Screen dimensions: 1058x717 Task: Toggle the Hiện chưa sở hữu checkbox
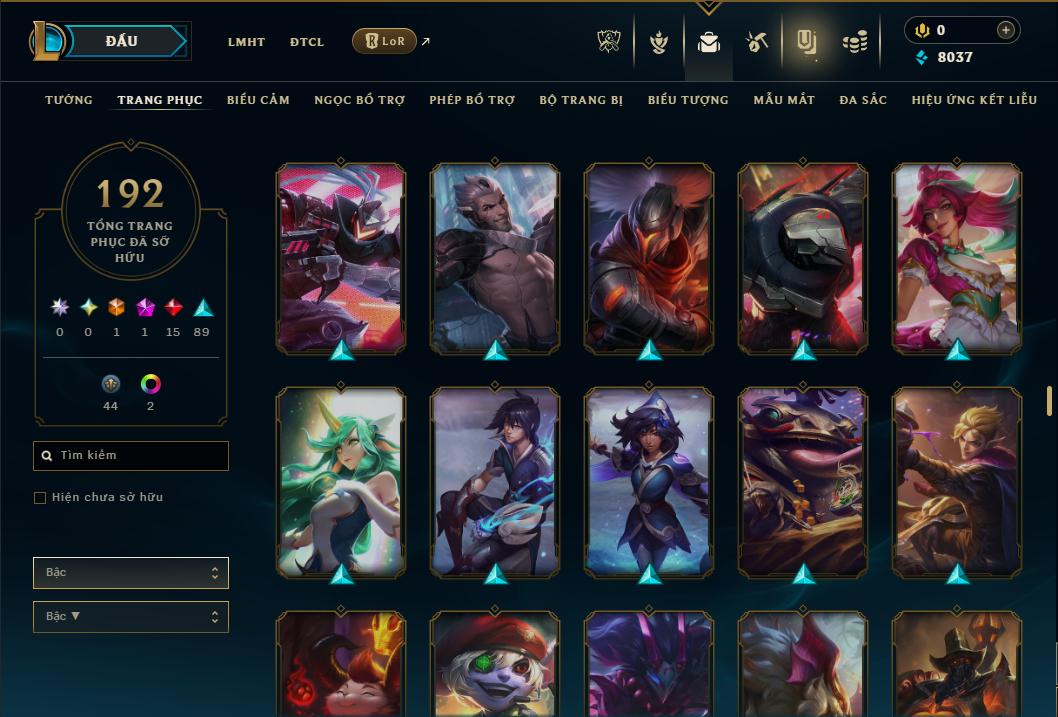click(x=40, y=498)
